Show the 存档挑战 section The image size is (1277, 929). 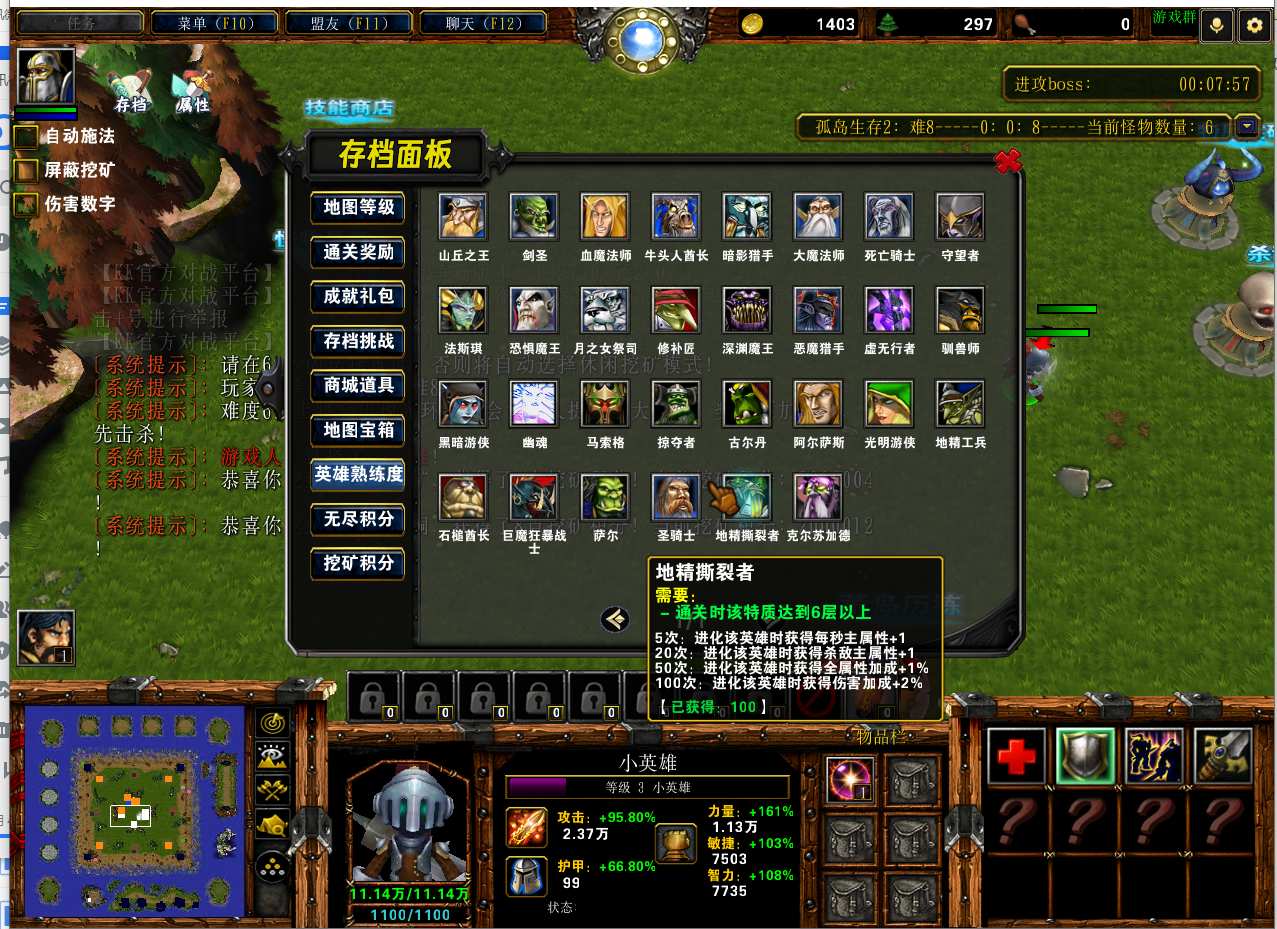point(358,341)
